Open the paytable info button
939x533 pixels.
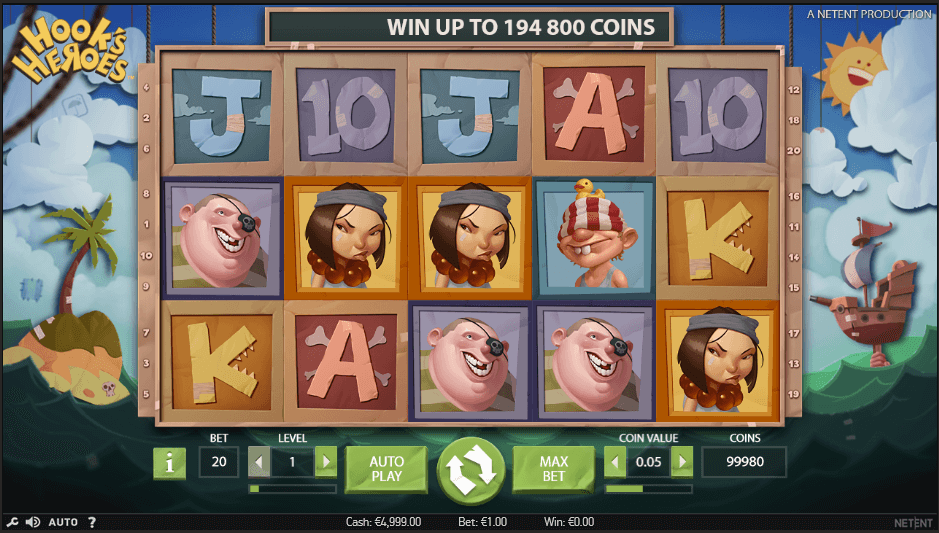170,463
